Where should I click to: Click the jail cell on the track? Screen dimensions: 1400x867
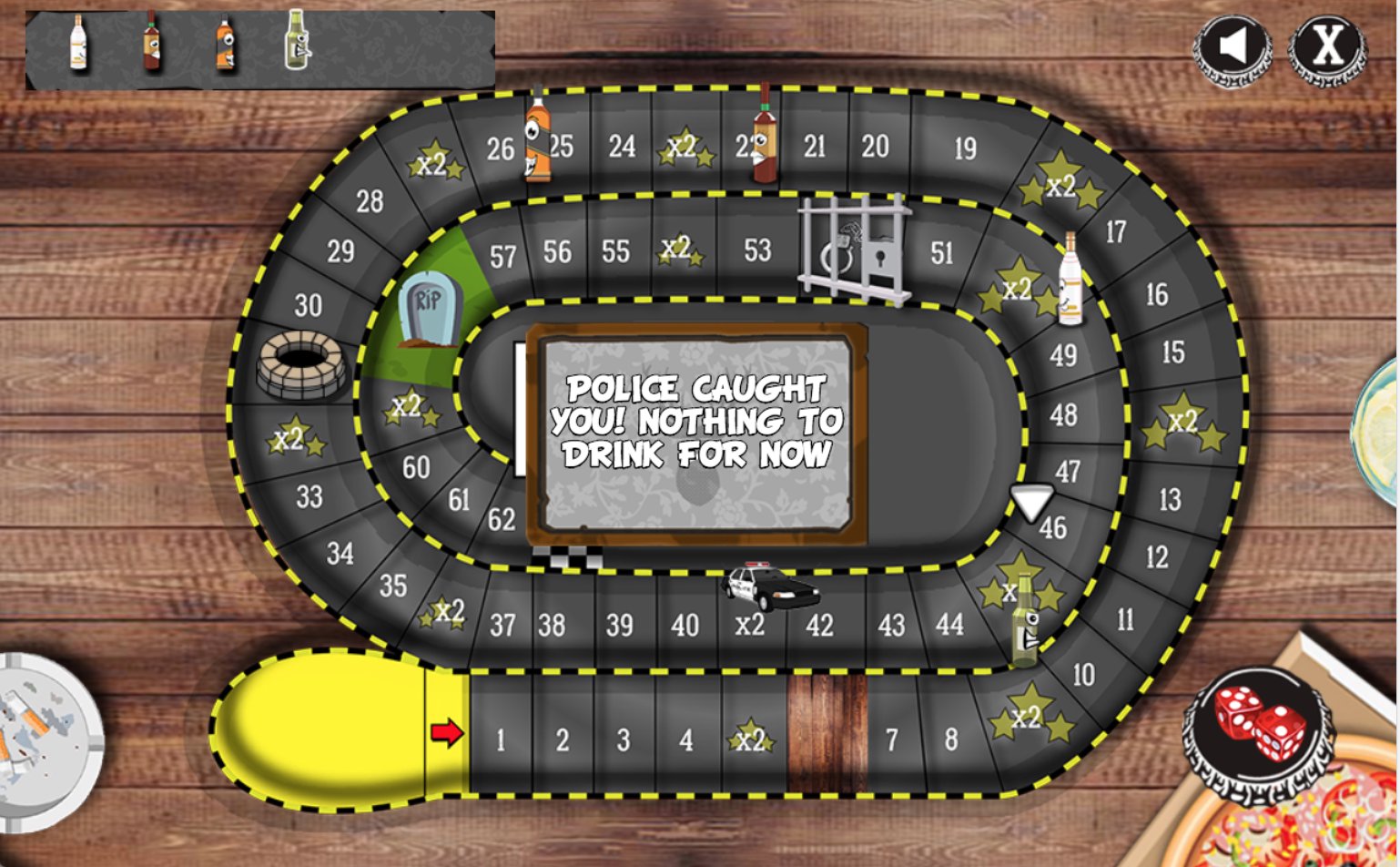click(x=854, y=249)
